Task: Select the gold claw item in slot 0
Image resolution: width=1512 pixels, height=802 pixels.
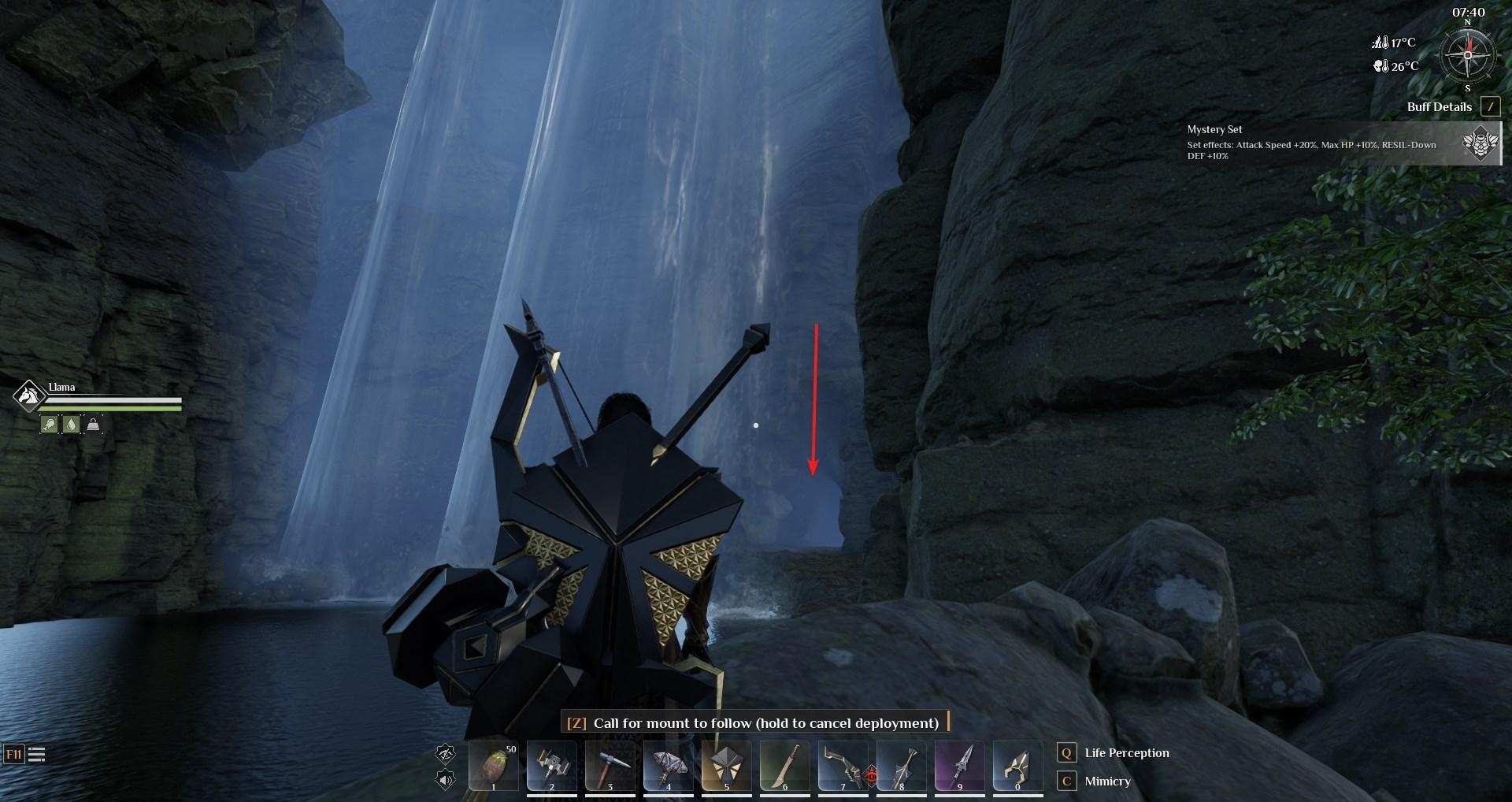Action: [1018, 766]
